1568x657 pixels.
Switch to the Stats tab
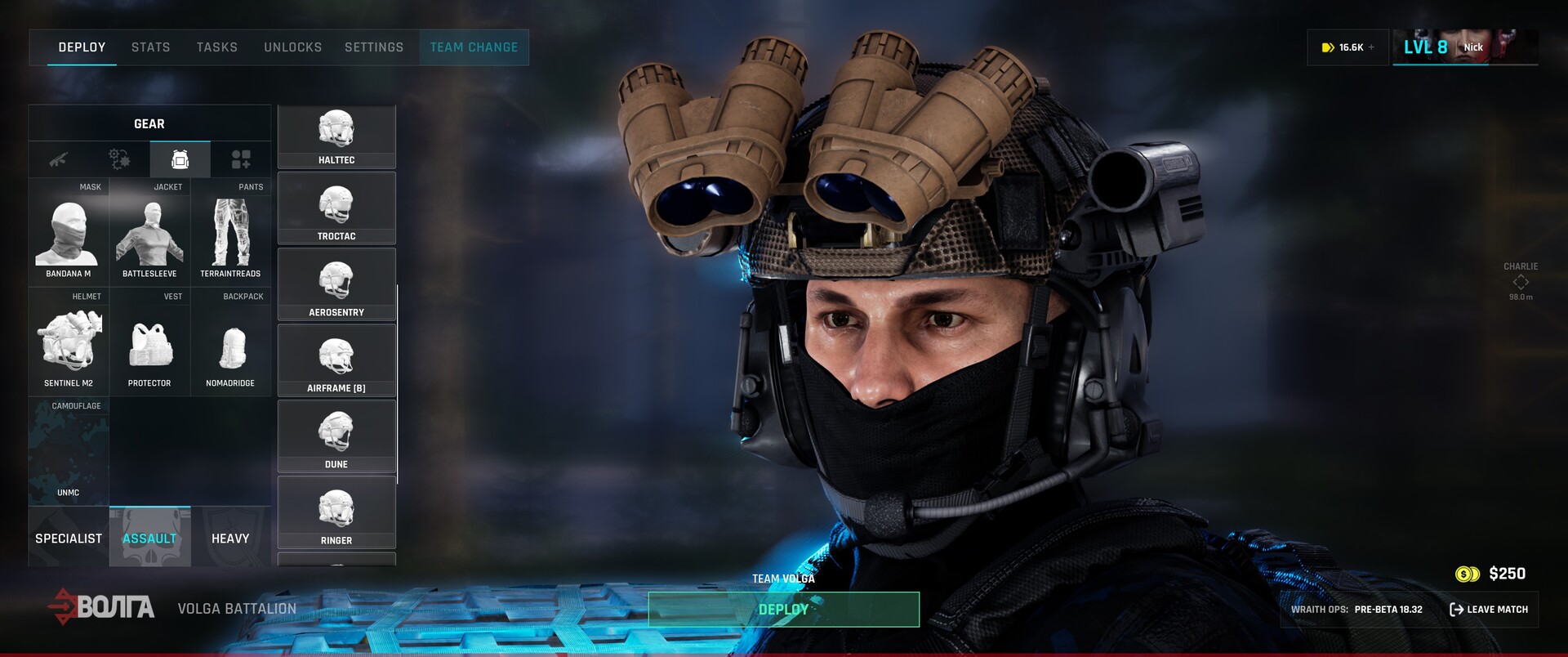click(x=150, y=47)
